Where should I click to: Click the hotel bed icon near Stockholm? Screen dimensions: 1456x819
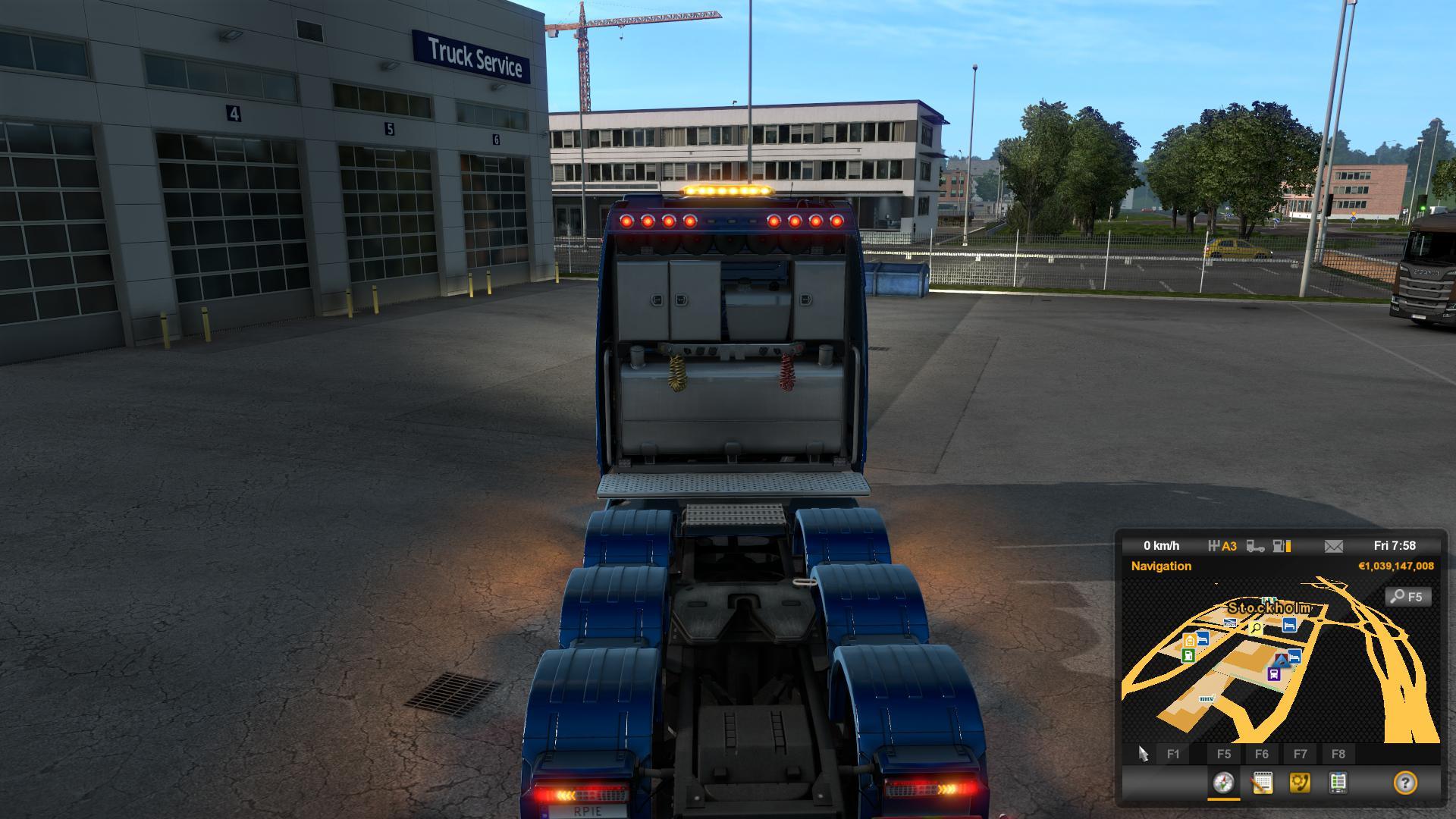click(1290, 626)
